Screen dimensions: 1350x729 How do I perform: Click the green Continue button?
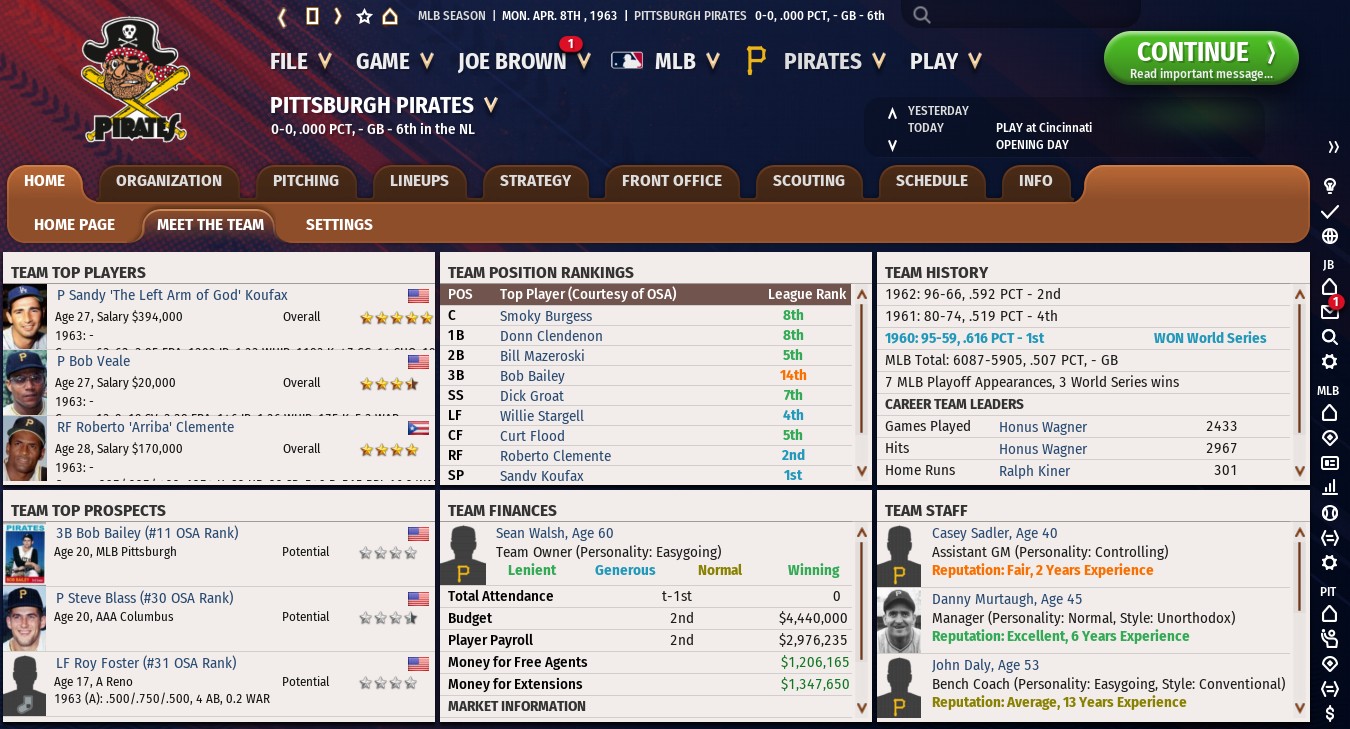click(x=1200, y=58)
